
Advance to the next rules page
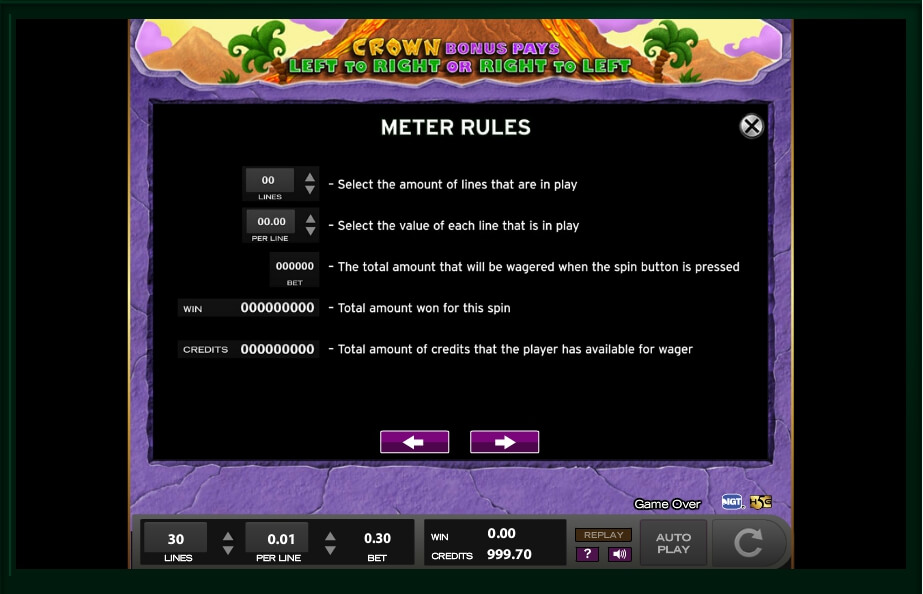pos(504,442)
